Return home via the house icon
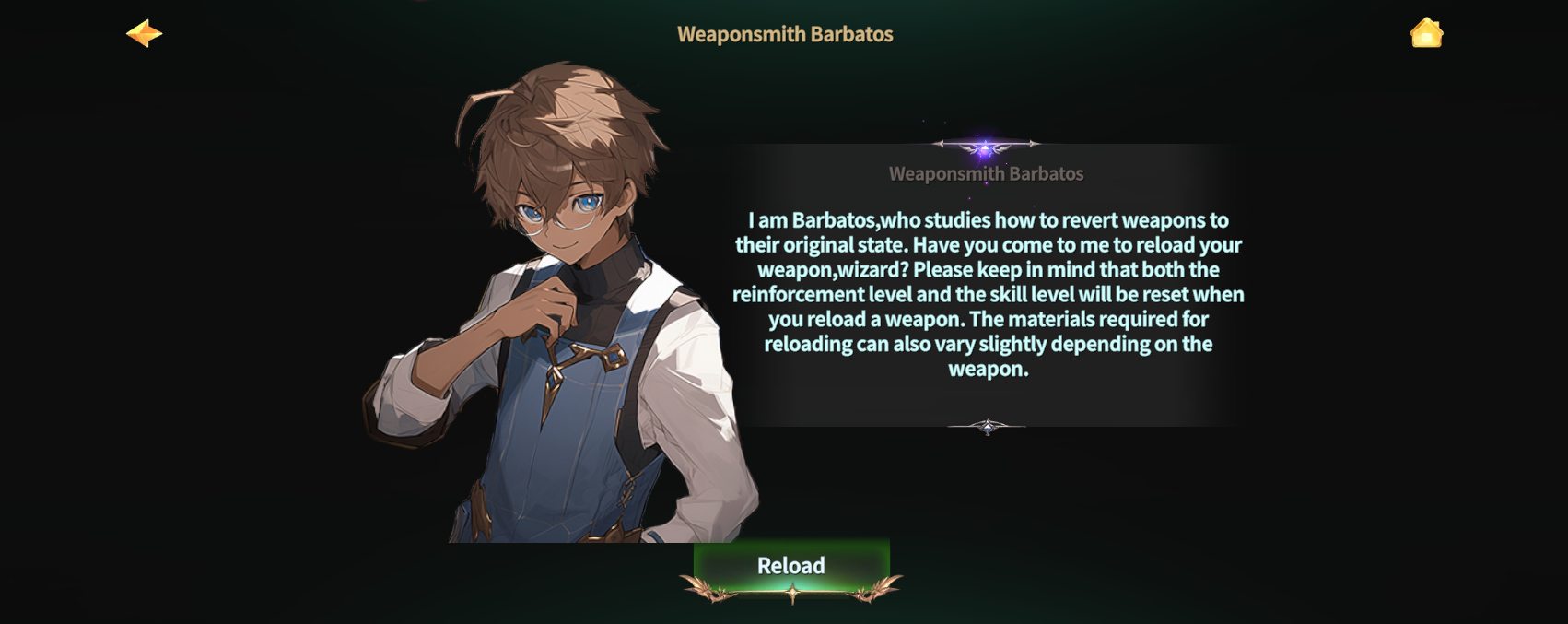Image resolution: width=1568 pixels, height=624 pixels. (1425, 33)
